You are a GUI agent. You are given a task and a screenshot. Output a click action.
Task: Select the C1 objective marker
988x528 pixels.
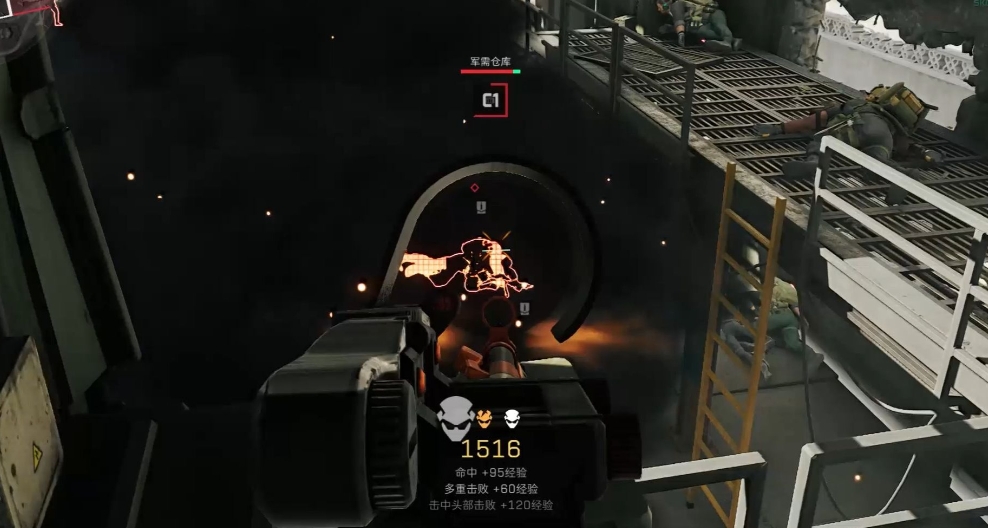pyautogui.click(x=490, y=100)
